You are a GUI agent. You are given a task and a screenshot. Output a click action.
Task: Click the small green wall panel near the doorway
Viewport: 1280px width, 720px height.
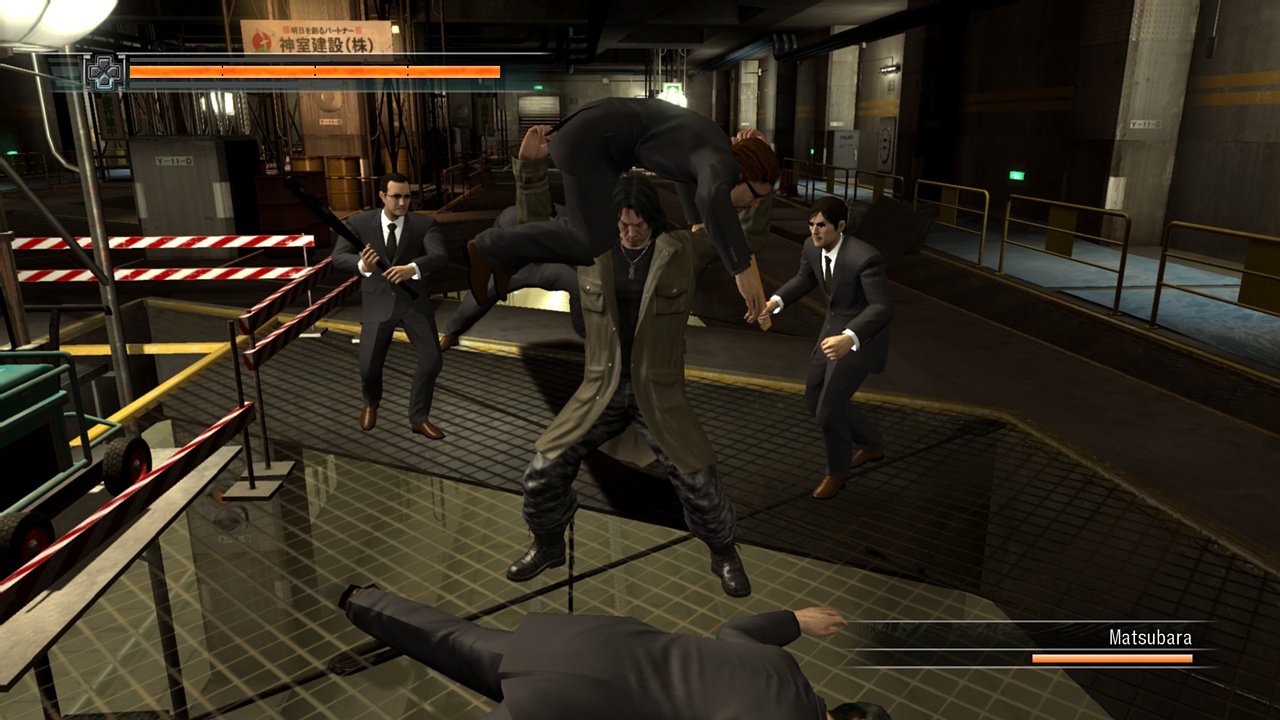[x=812, y=152]
